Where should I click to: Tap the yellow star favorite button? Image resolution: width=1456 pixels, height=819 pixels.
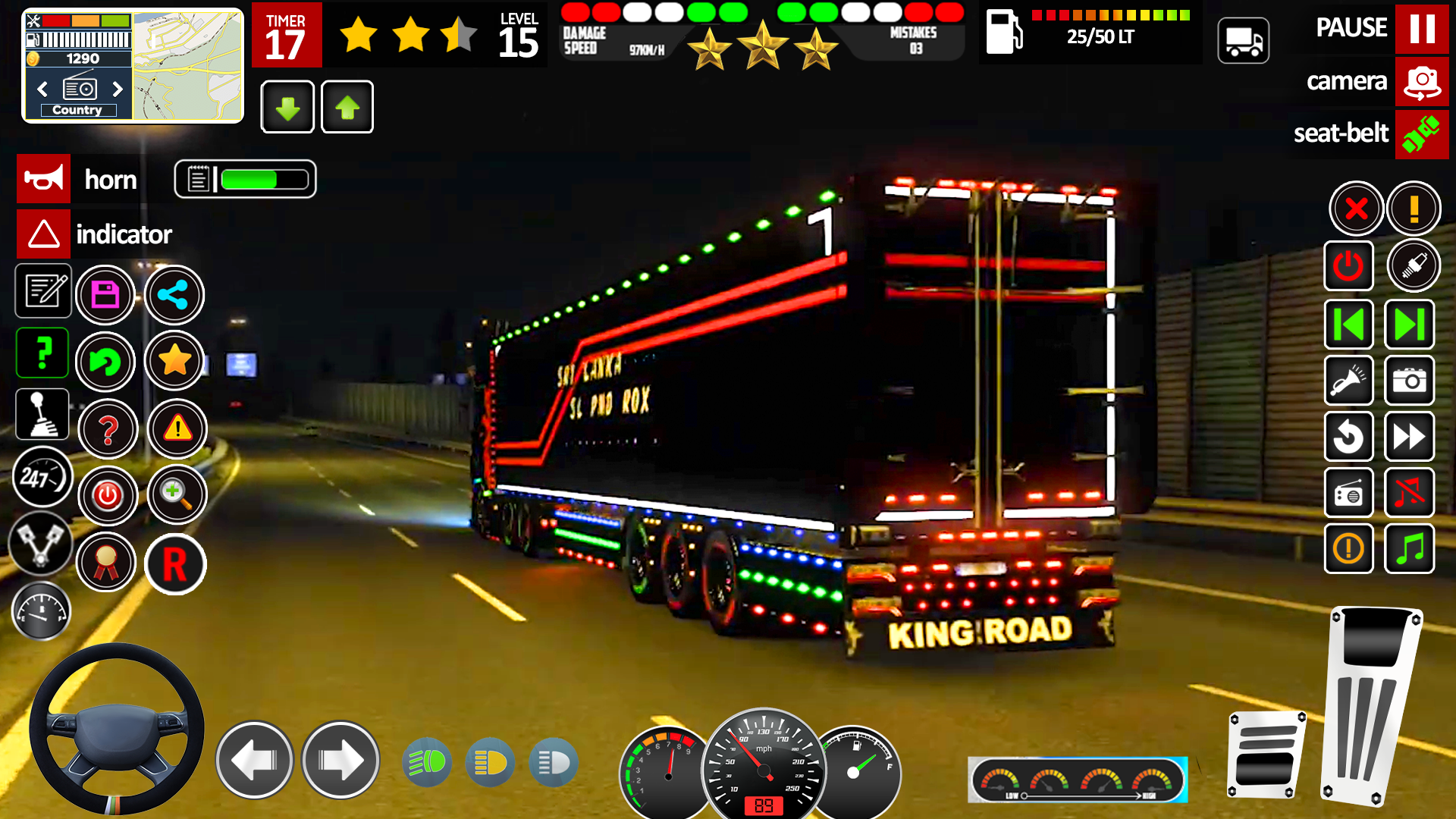point(174,362)
